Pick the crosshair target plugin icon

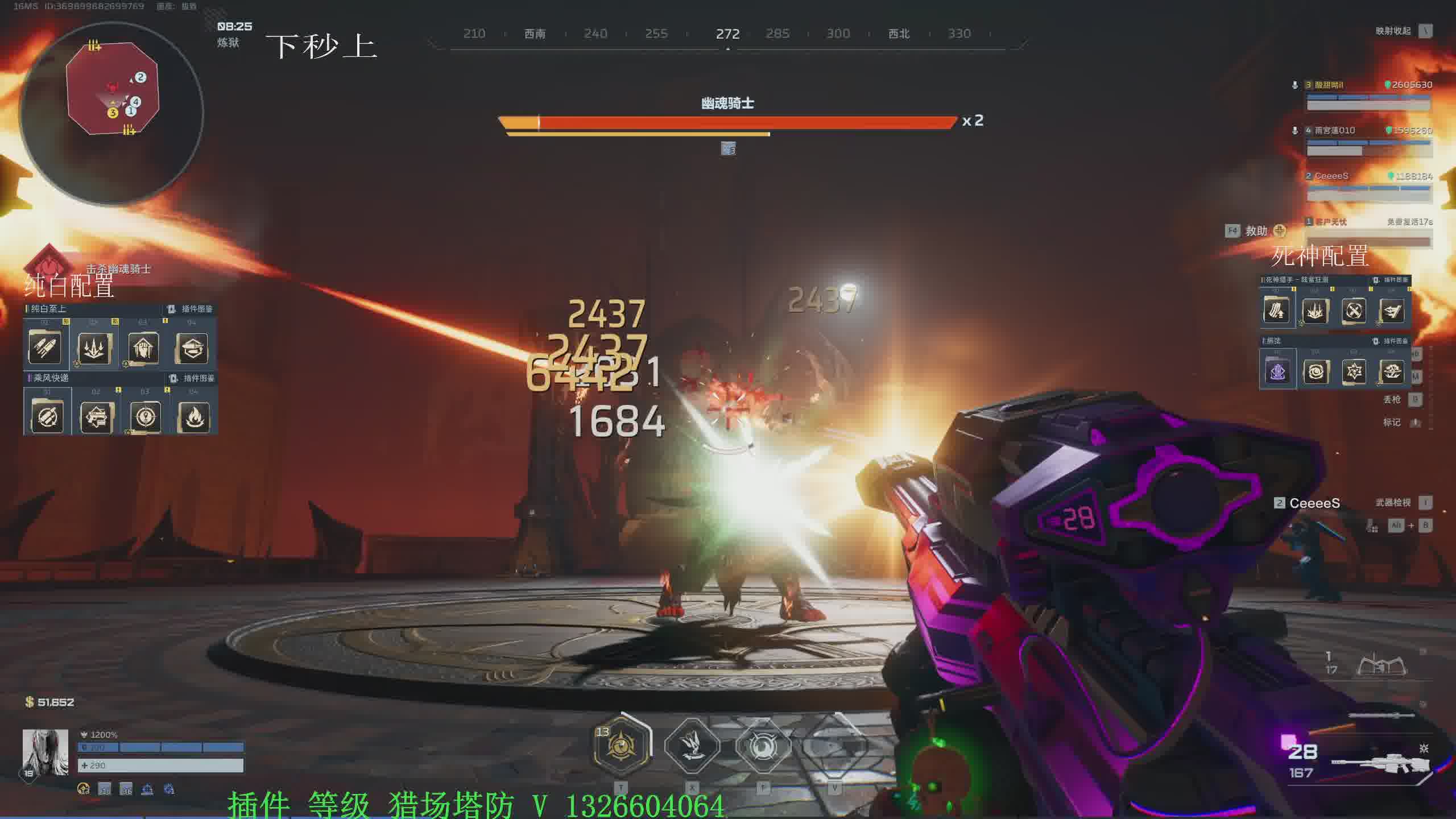(x=145, y=417)
